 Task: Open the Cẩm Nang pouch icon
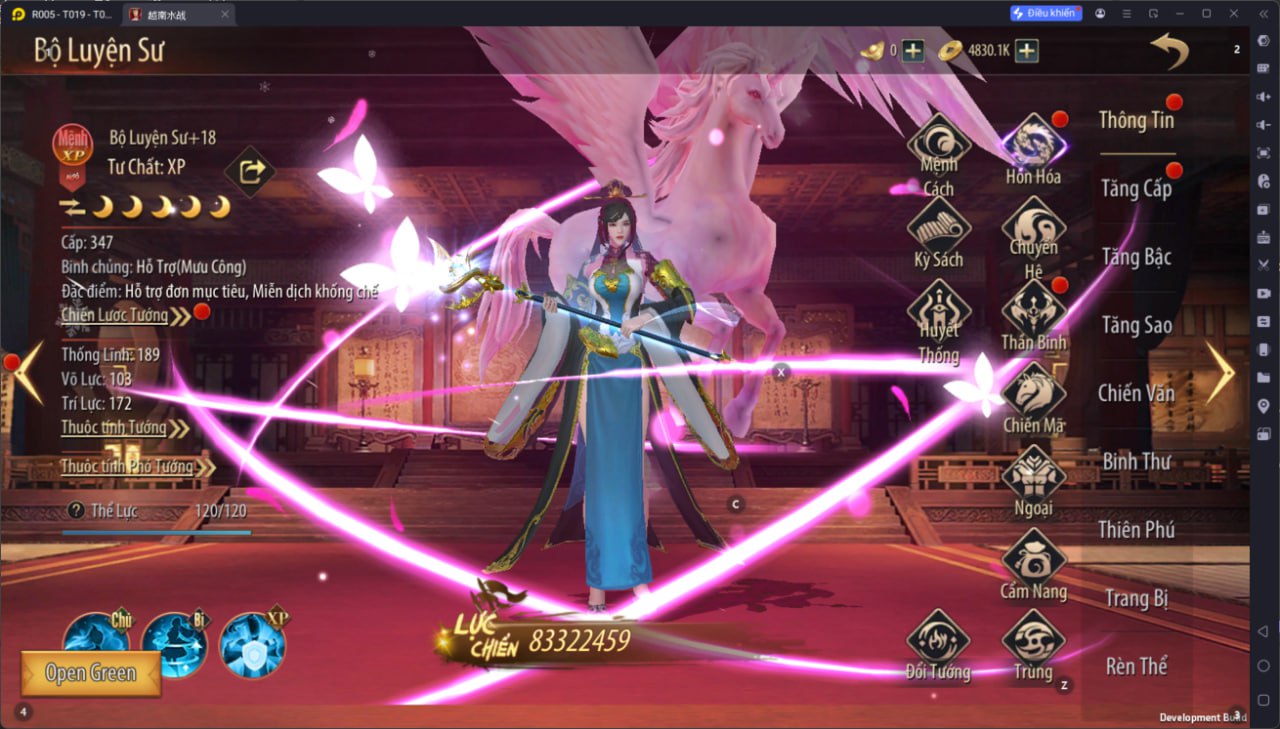1033,559
